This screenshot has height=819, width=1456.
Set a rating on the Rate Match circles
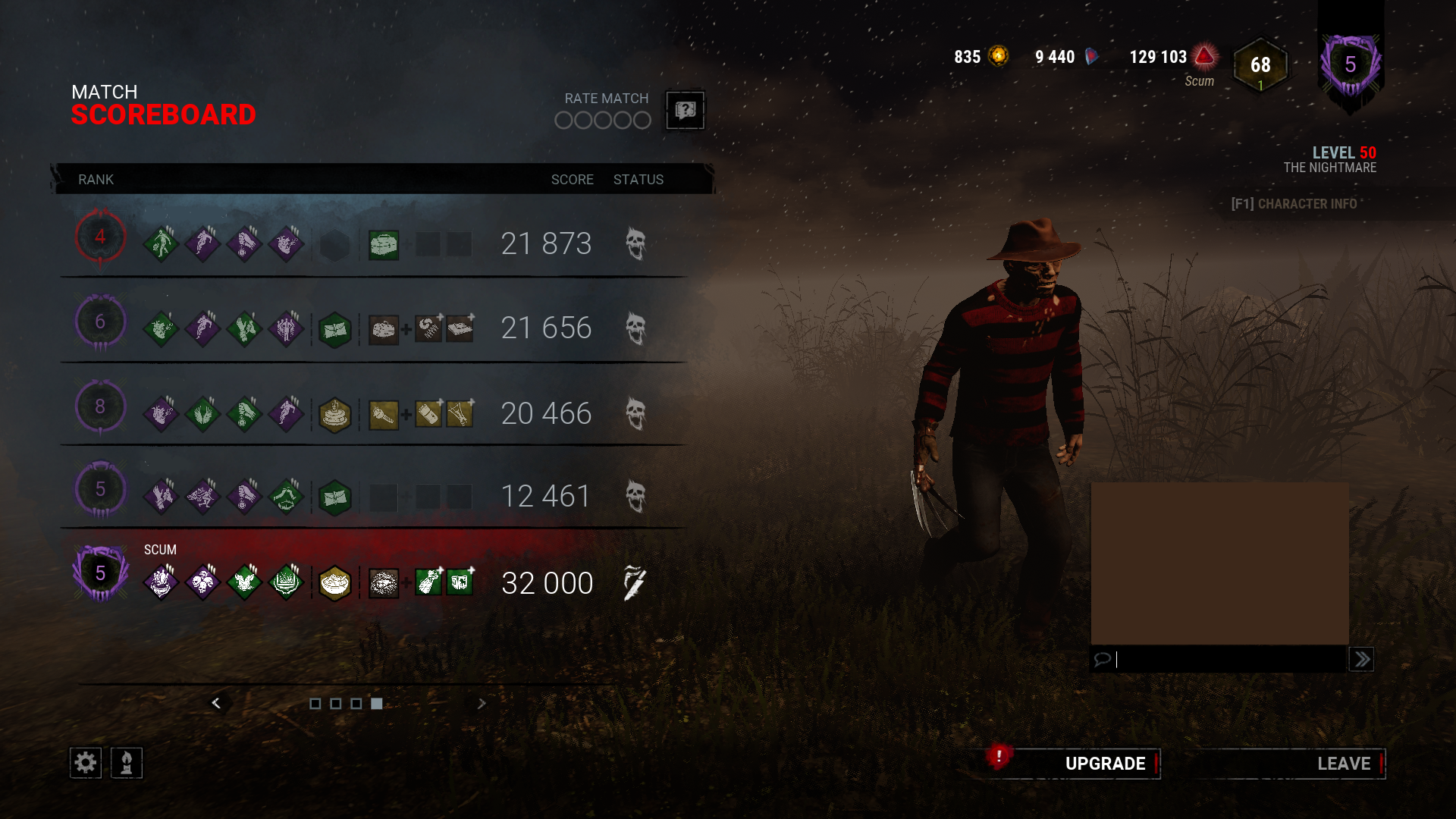602,120
